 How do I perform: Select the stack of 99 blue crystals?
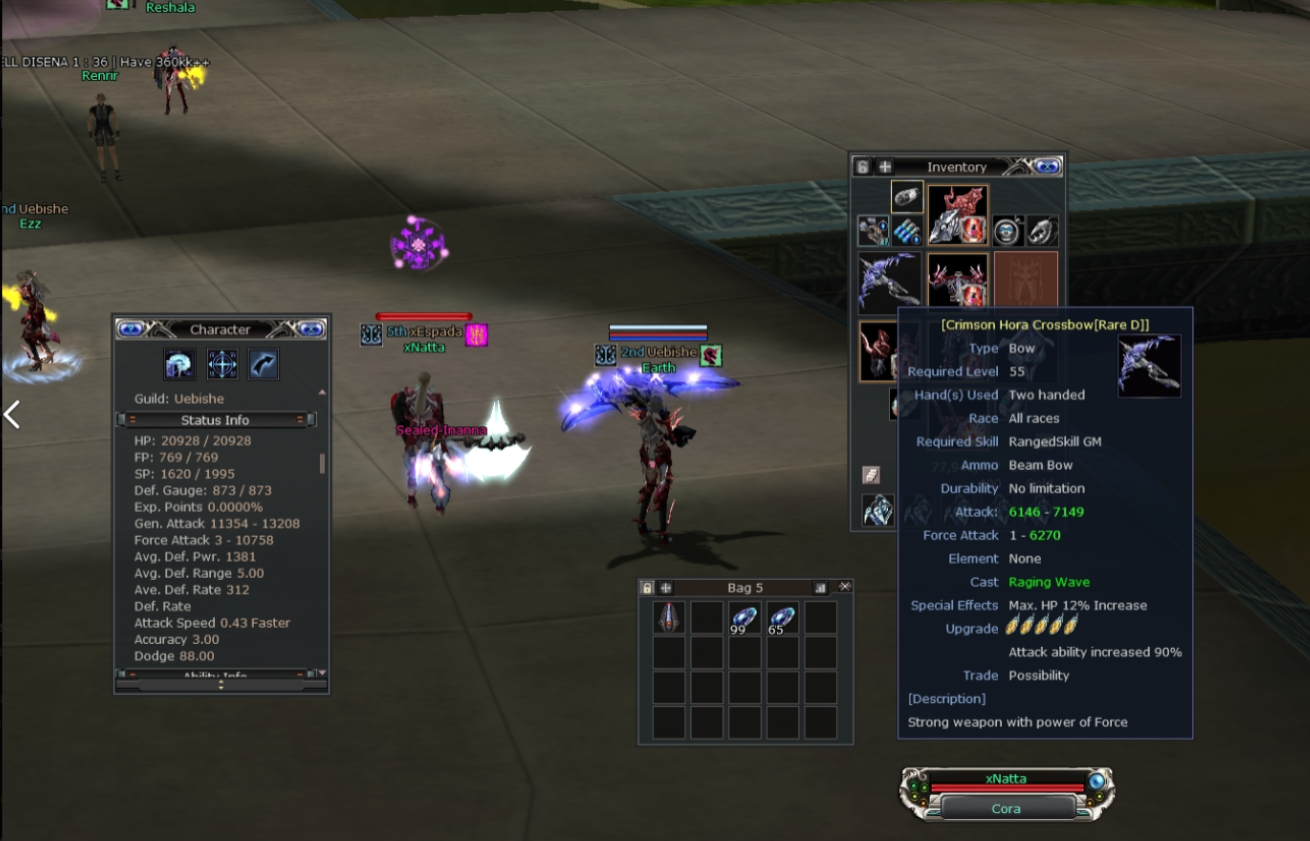744,618
